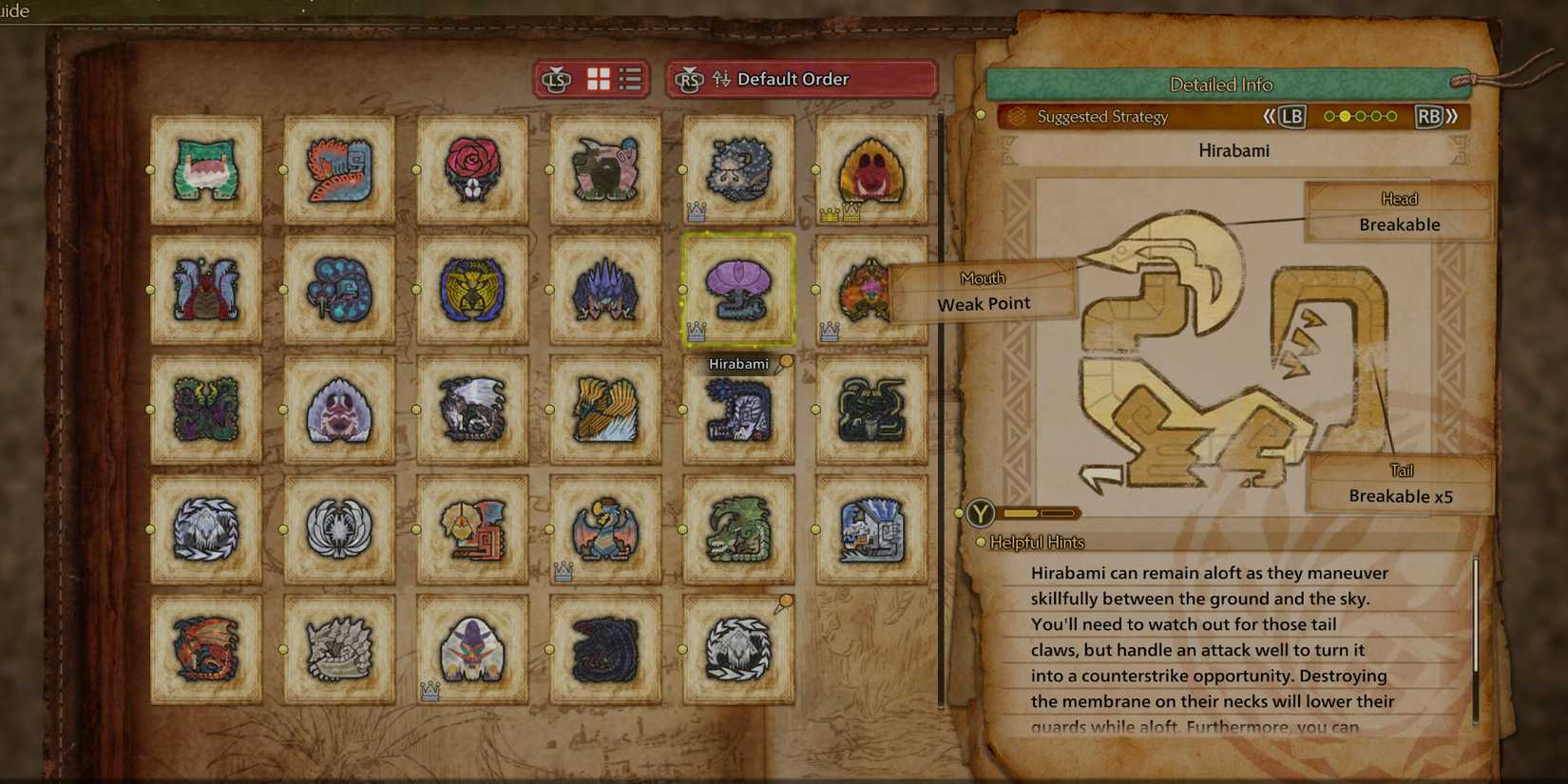Click the Tail Breakable x5 callout
The image size is (1568, 784).
(x=1399, y=484)
